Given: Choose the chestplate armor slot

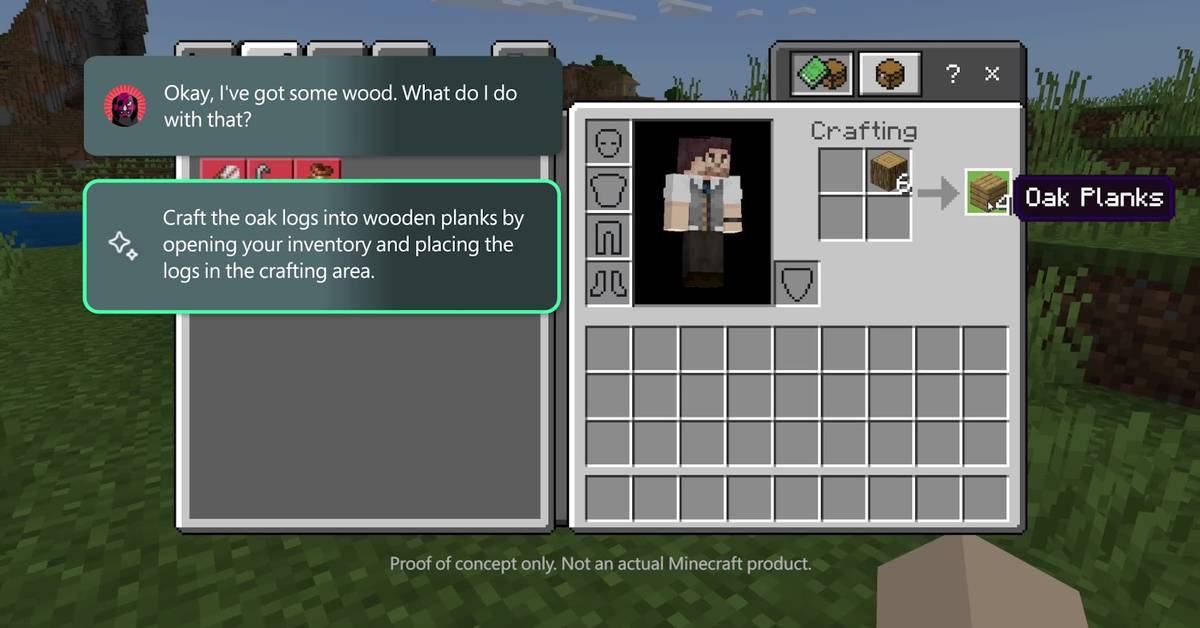Looking at the screenshot, I should 609,189.
